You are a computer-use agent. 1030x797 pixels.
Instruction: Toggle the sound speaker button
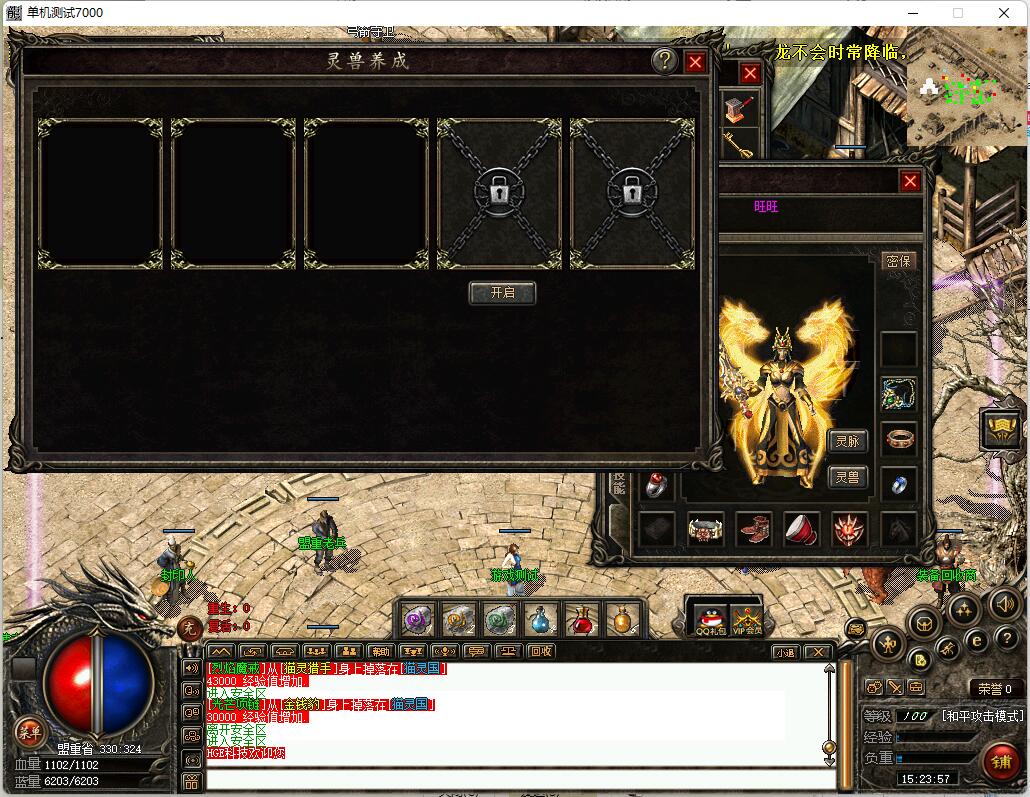1004,603
